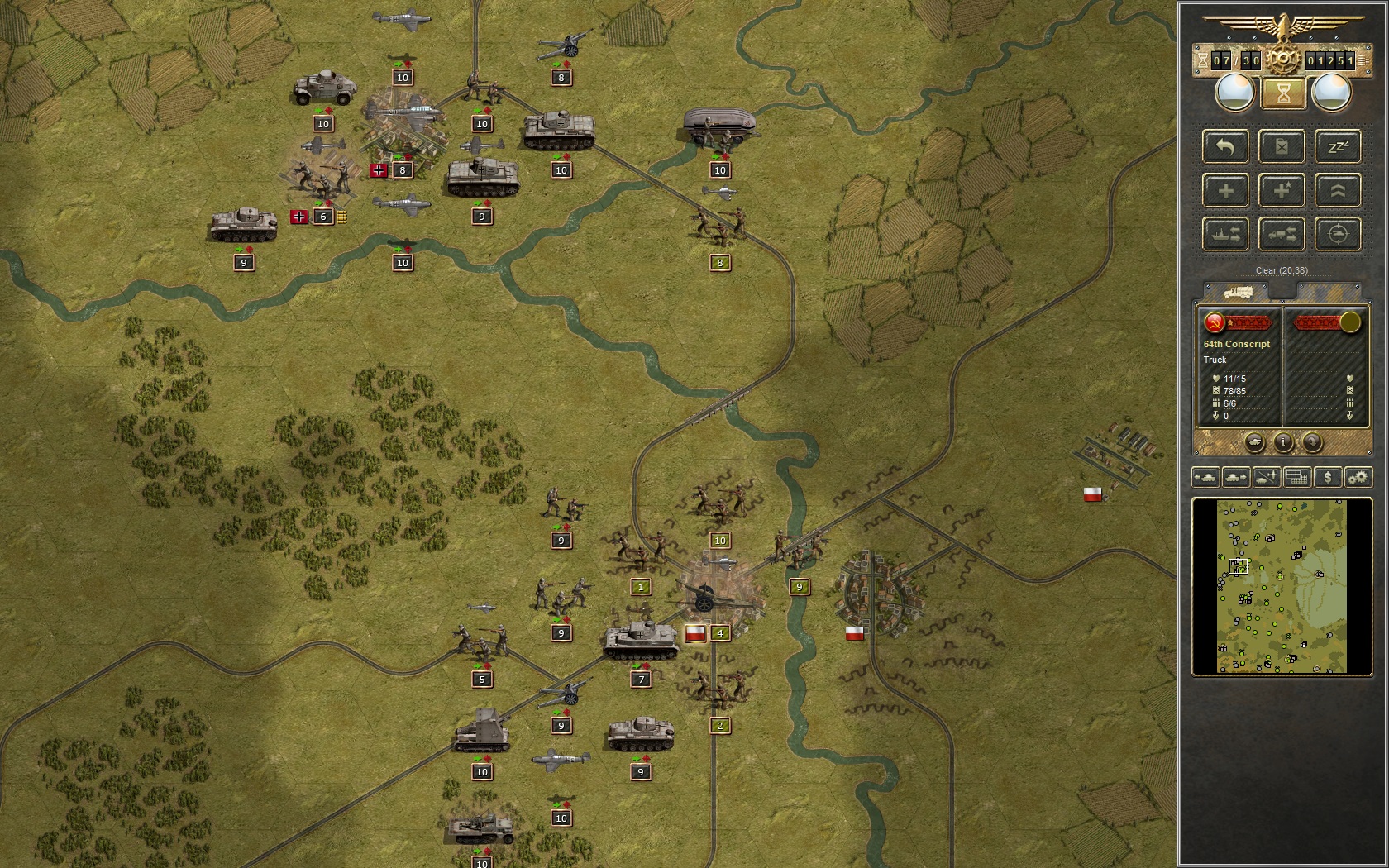
Task: Mount the unit onto truck transport
Action: (x=1282, y=234)
